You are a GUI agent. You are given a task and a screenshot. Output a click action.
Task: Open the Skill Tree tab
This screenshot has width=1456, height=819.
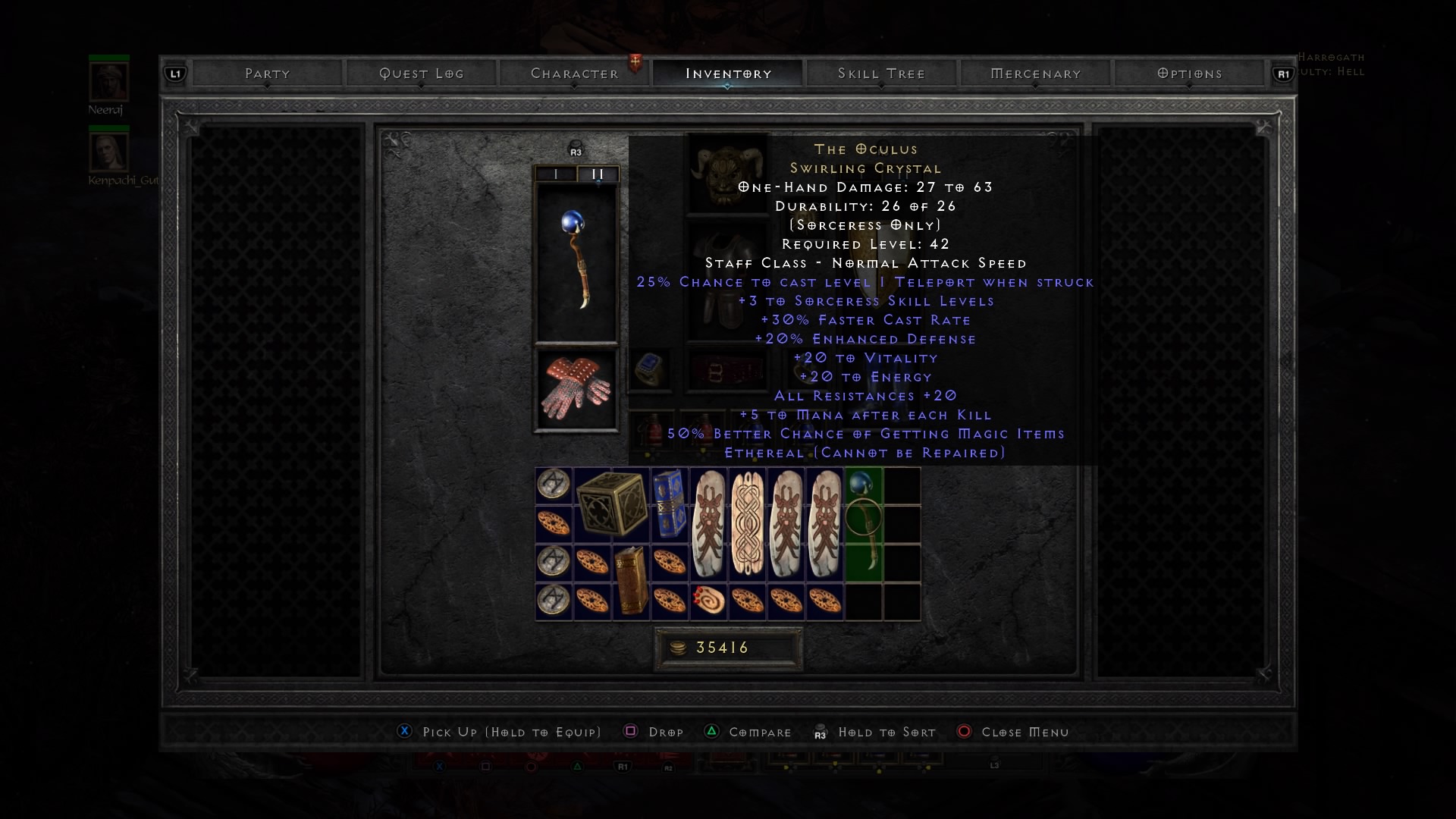coord(881,74)
